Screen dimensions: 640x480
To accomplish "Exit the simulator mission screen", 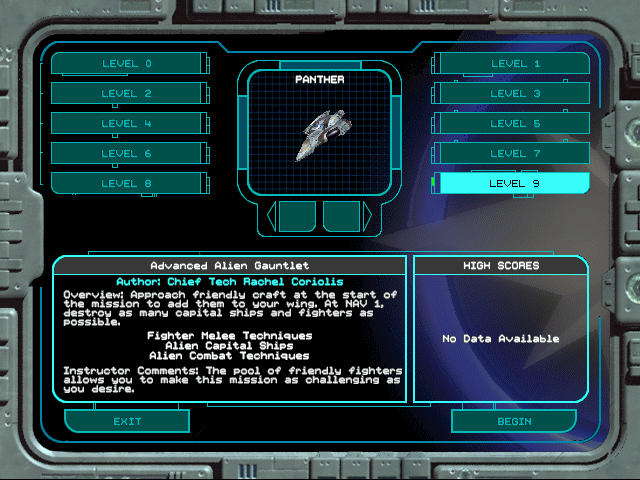I will click(x=127, y=421).
